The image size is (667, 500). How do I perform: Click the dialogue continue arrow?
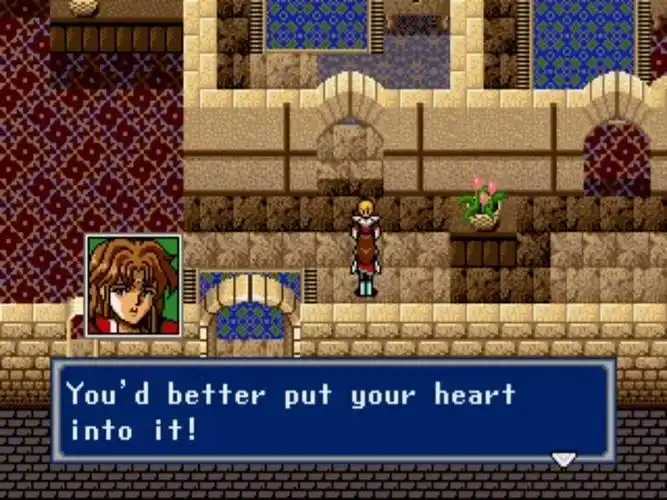[564, 459]
